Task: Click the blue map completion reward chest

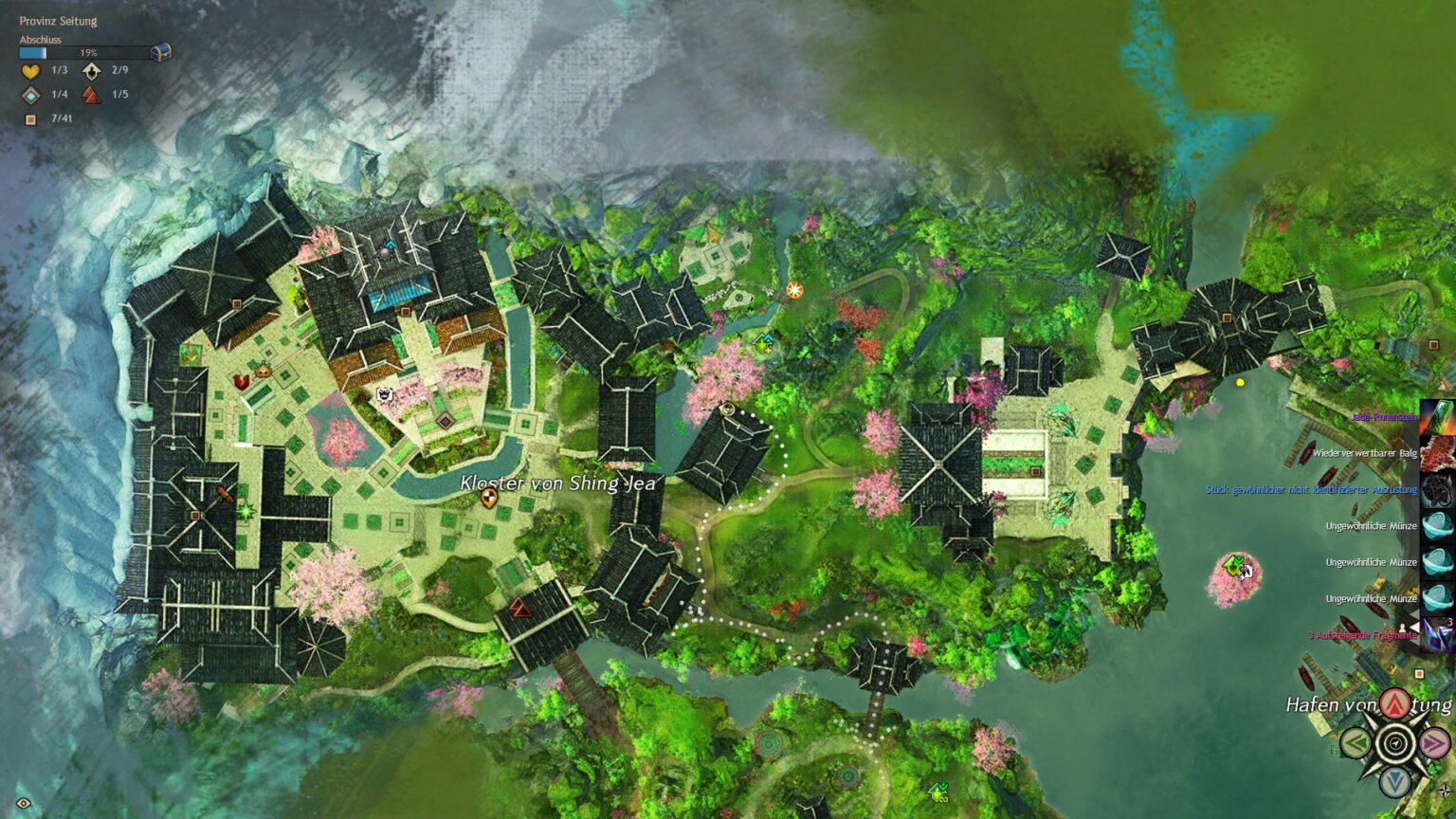Action: coord(160,52)
